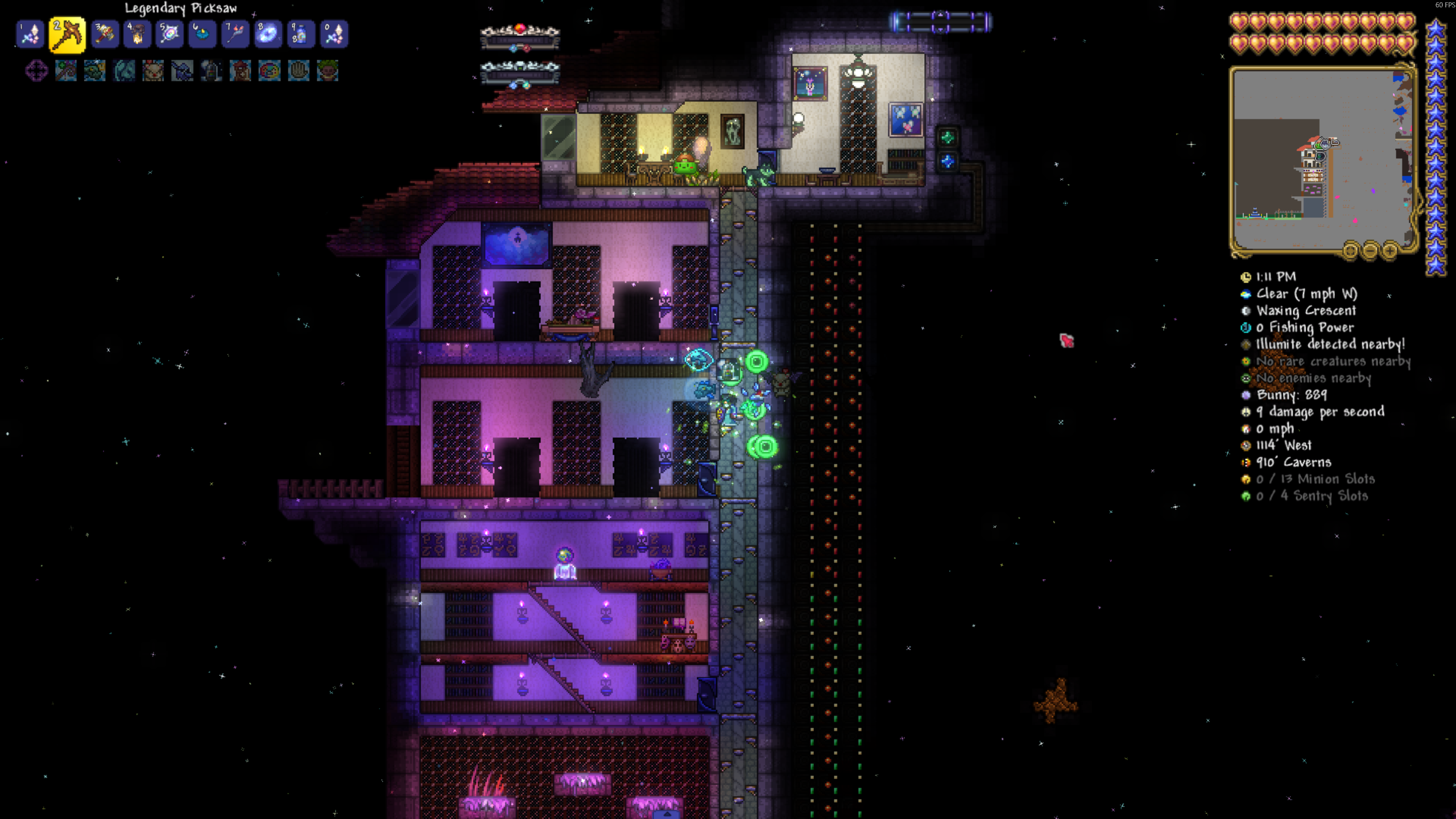This screenshot has height=819, width=1456.
Task: Pick the blue candle bowl in slot 6
Action: click(x=202, y=34)
